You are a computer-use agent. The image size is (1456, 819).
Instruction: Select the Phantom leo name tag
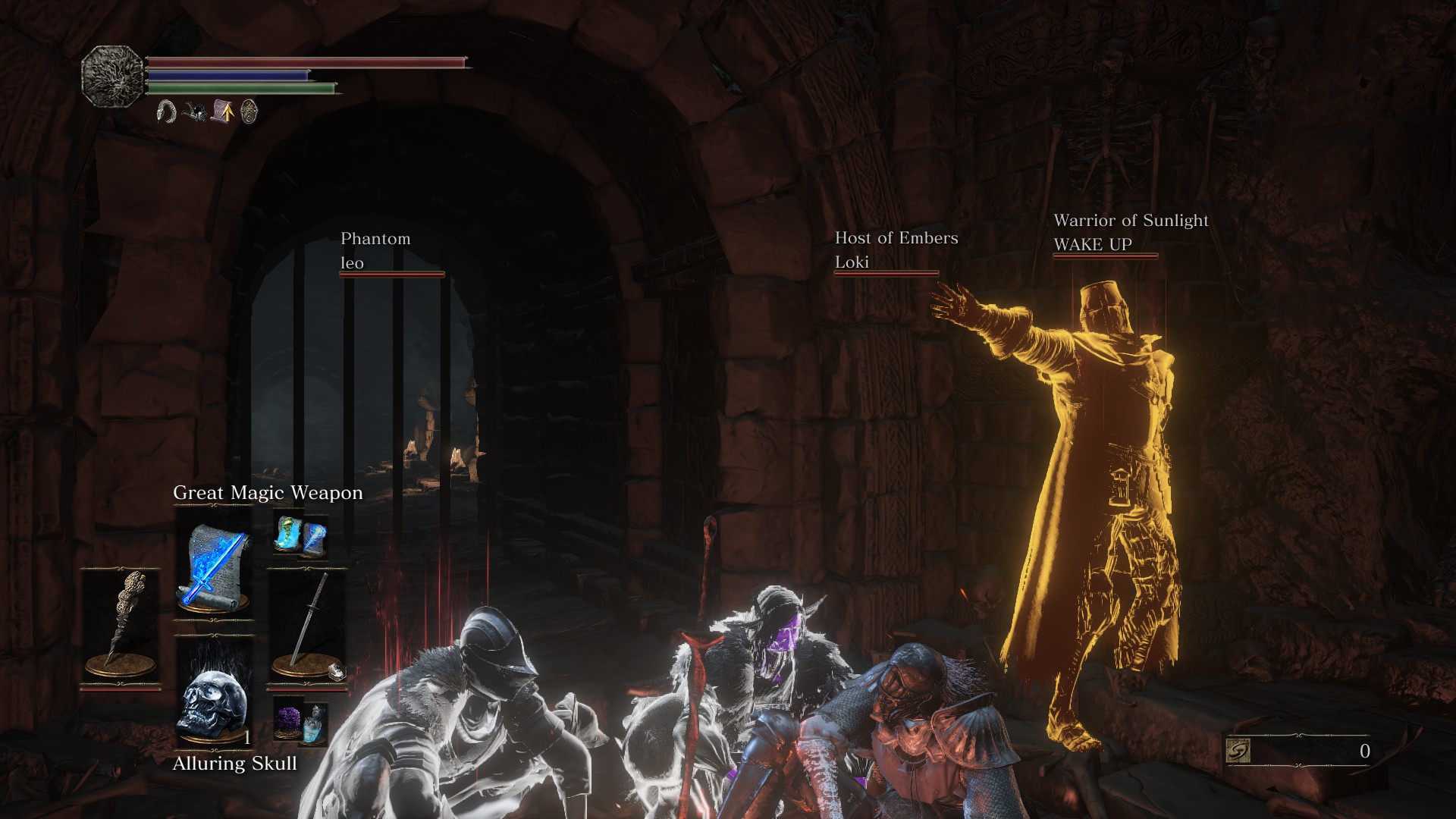(x=375, y=251)
